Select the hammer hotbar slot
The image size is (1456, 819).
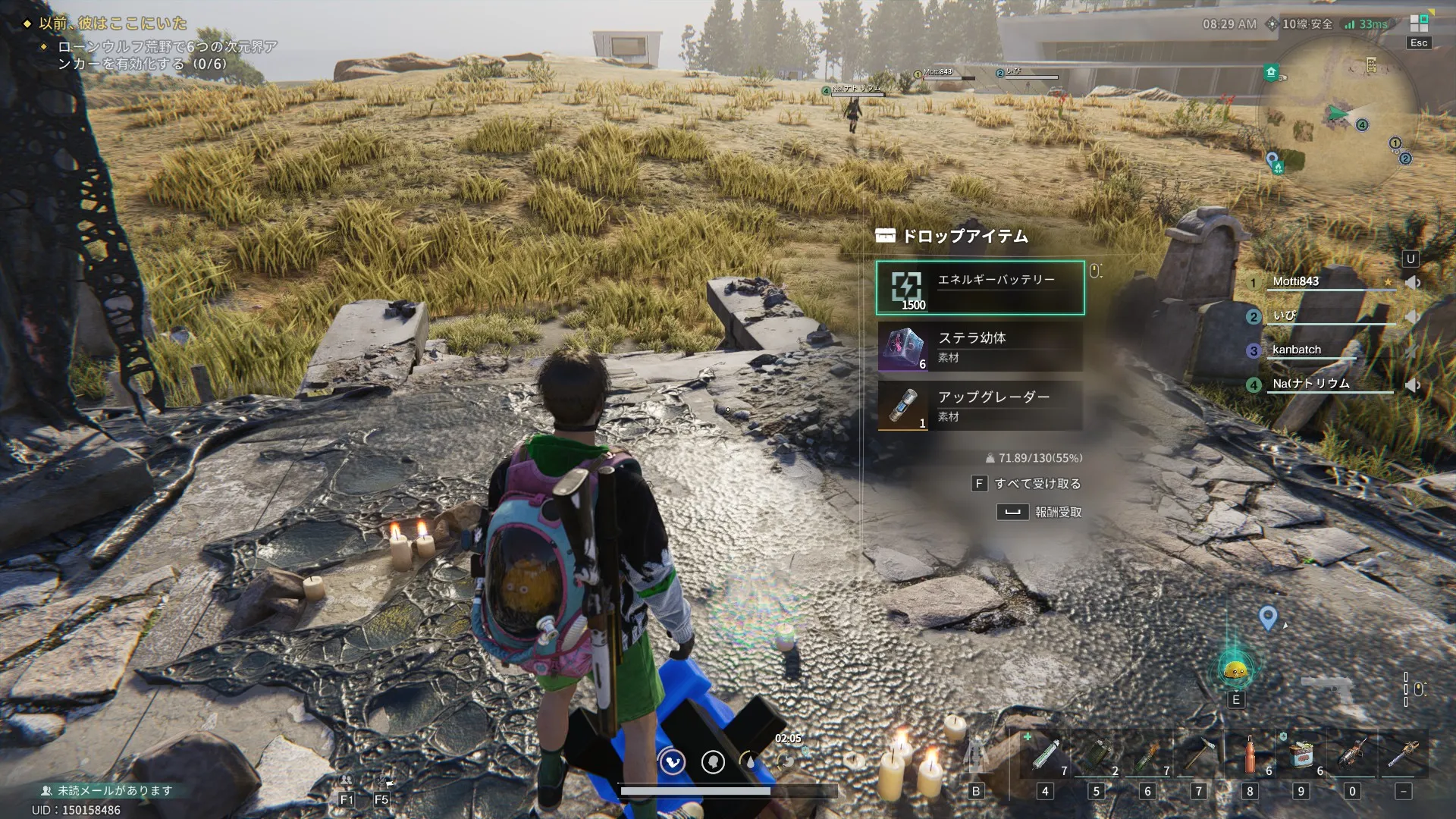pos(1199,754)
